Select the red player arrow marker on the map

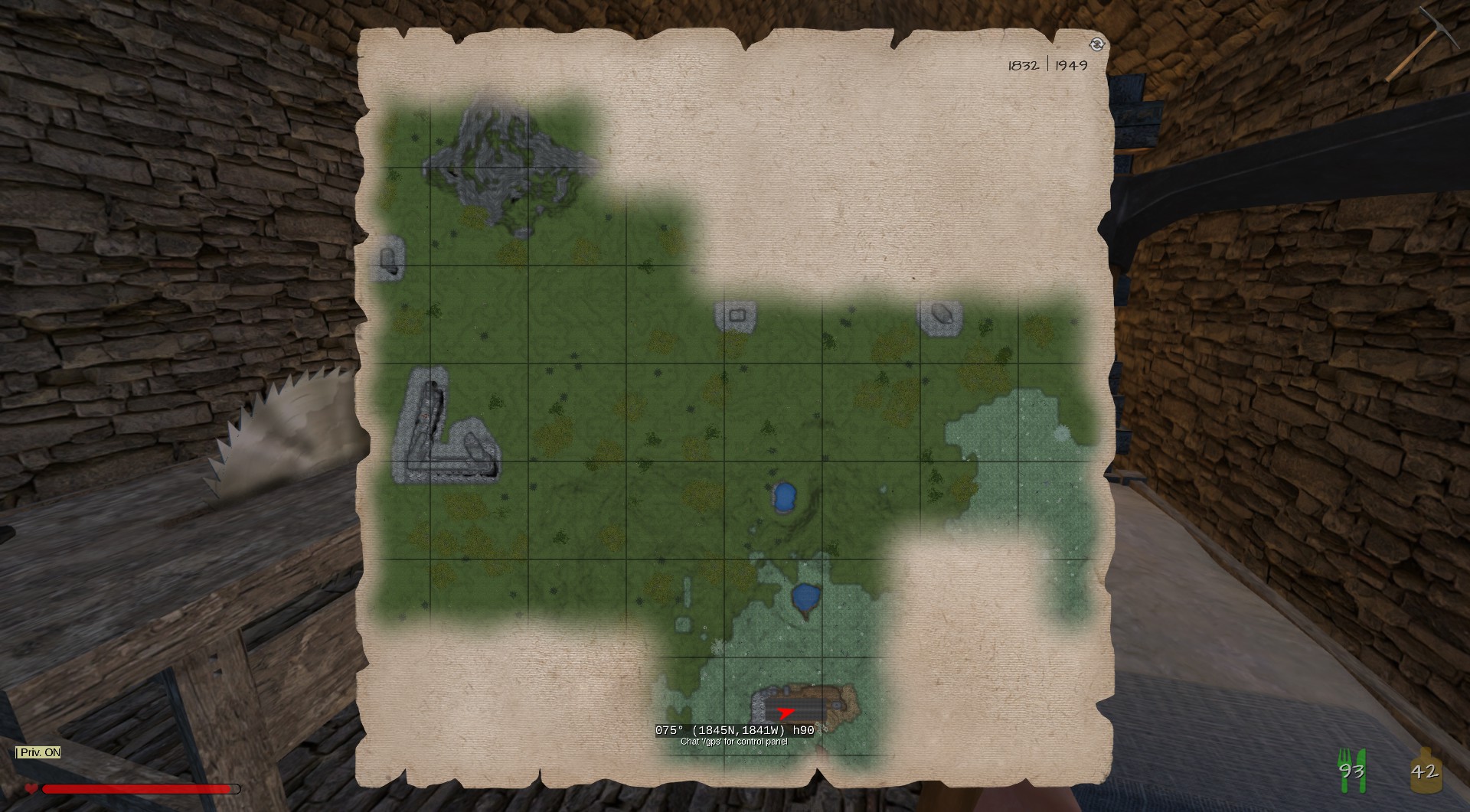click(x=785, y=714)
